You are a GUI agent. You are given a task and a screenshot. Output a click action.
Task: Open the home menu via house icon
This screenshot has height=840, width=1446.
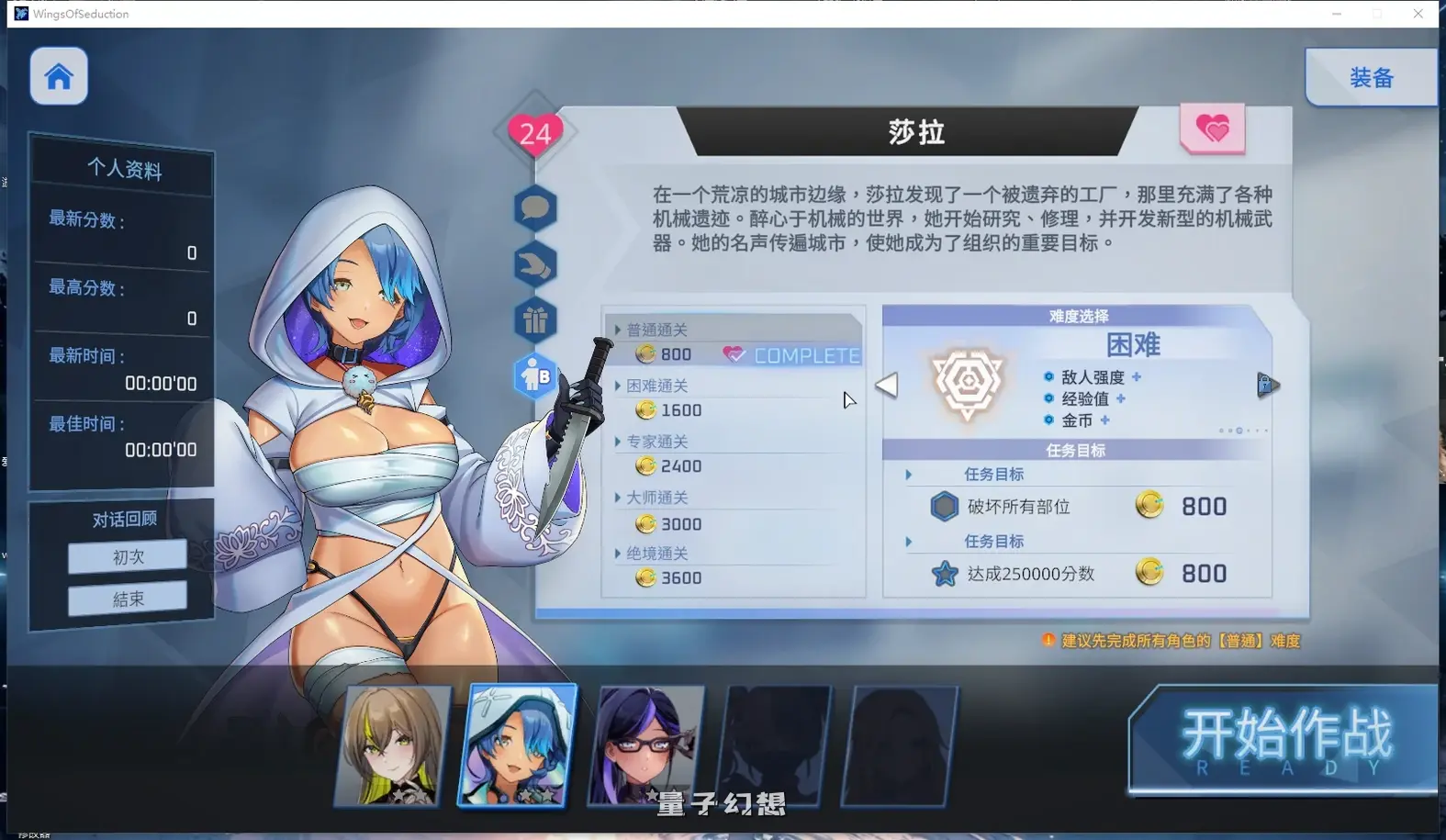click(x=58, y=75)
